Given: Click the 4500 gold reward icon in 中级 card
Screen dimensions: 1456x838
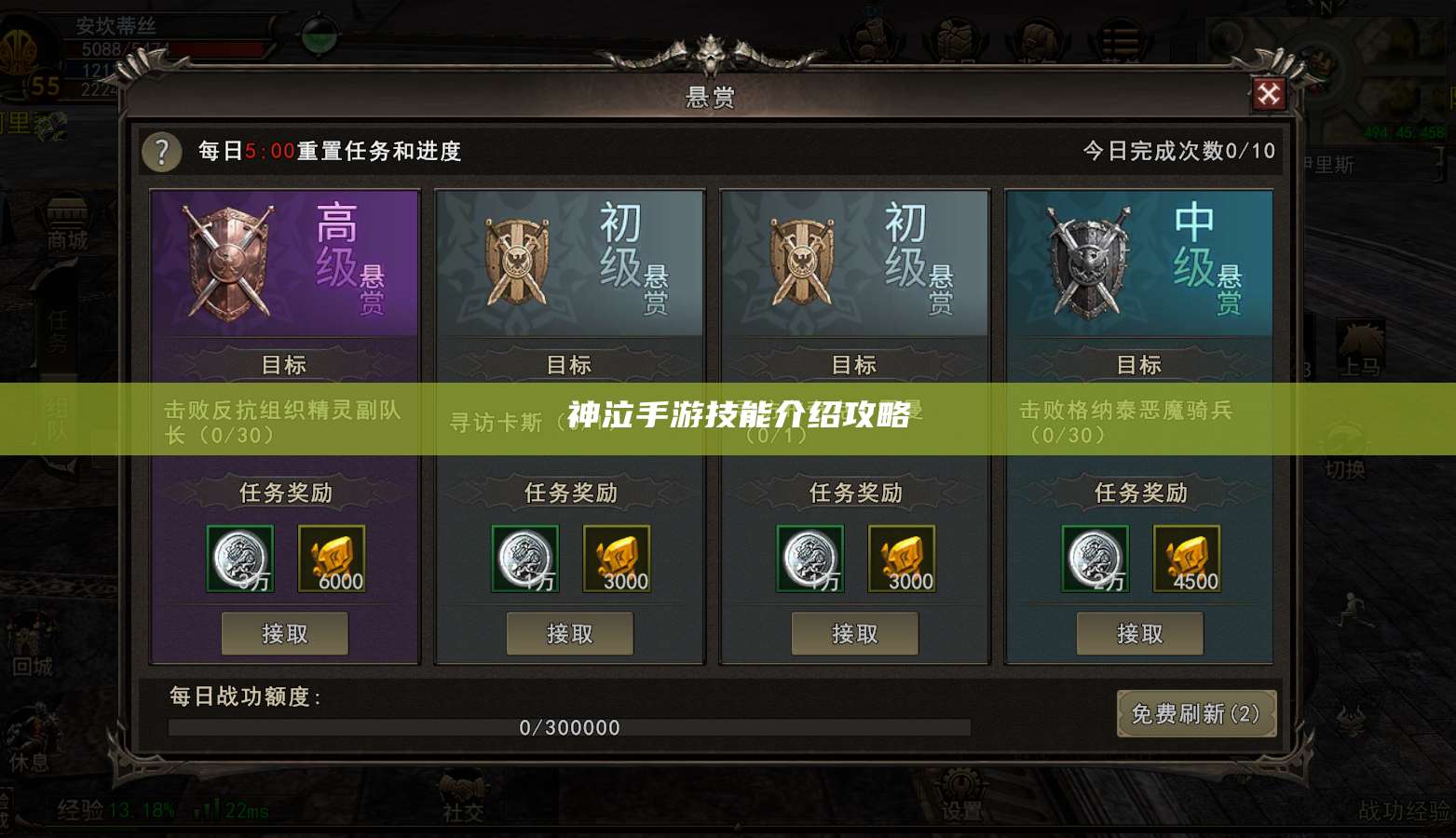Looking at the screenshot, I should 1188,559.
